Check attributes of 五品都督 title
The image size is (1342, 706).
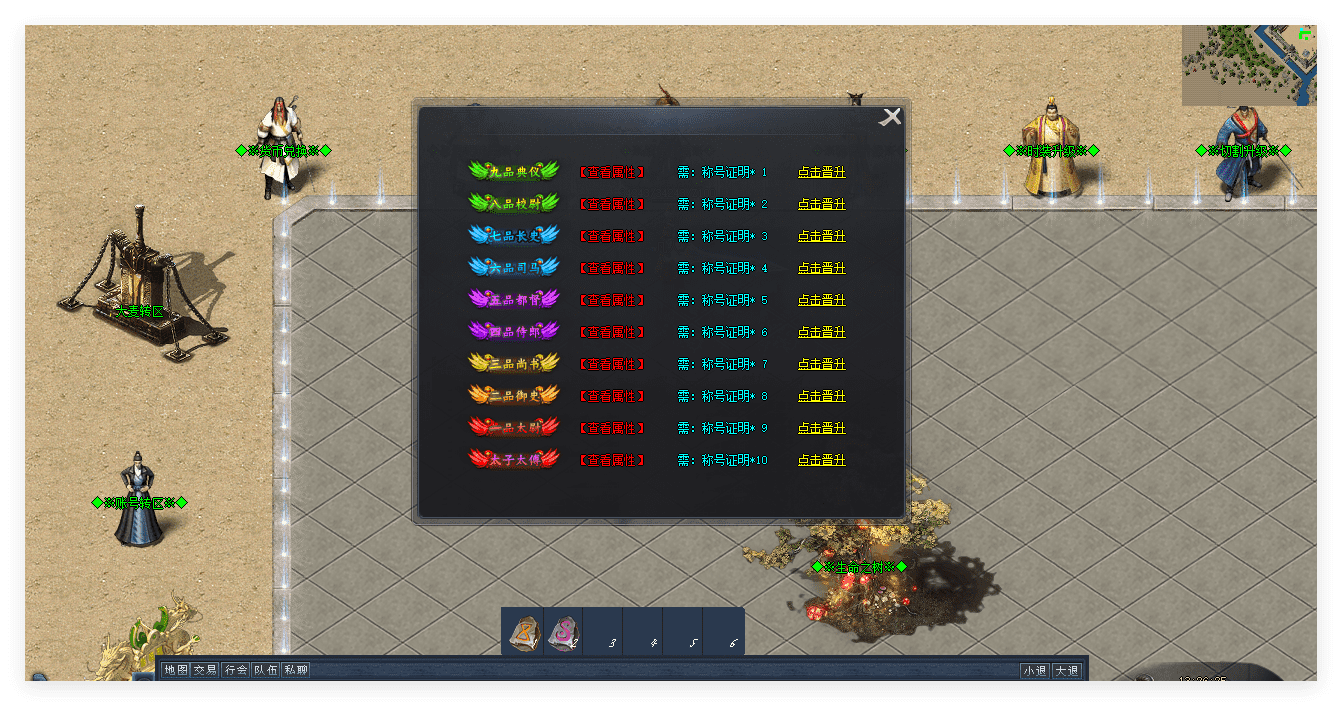[x=612, y=300]
